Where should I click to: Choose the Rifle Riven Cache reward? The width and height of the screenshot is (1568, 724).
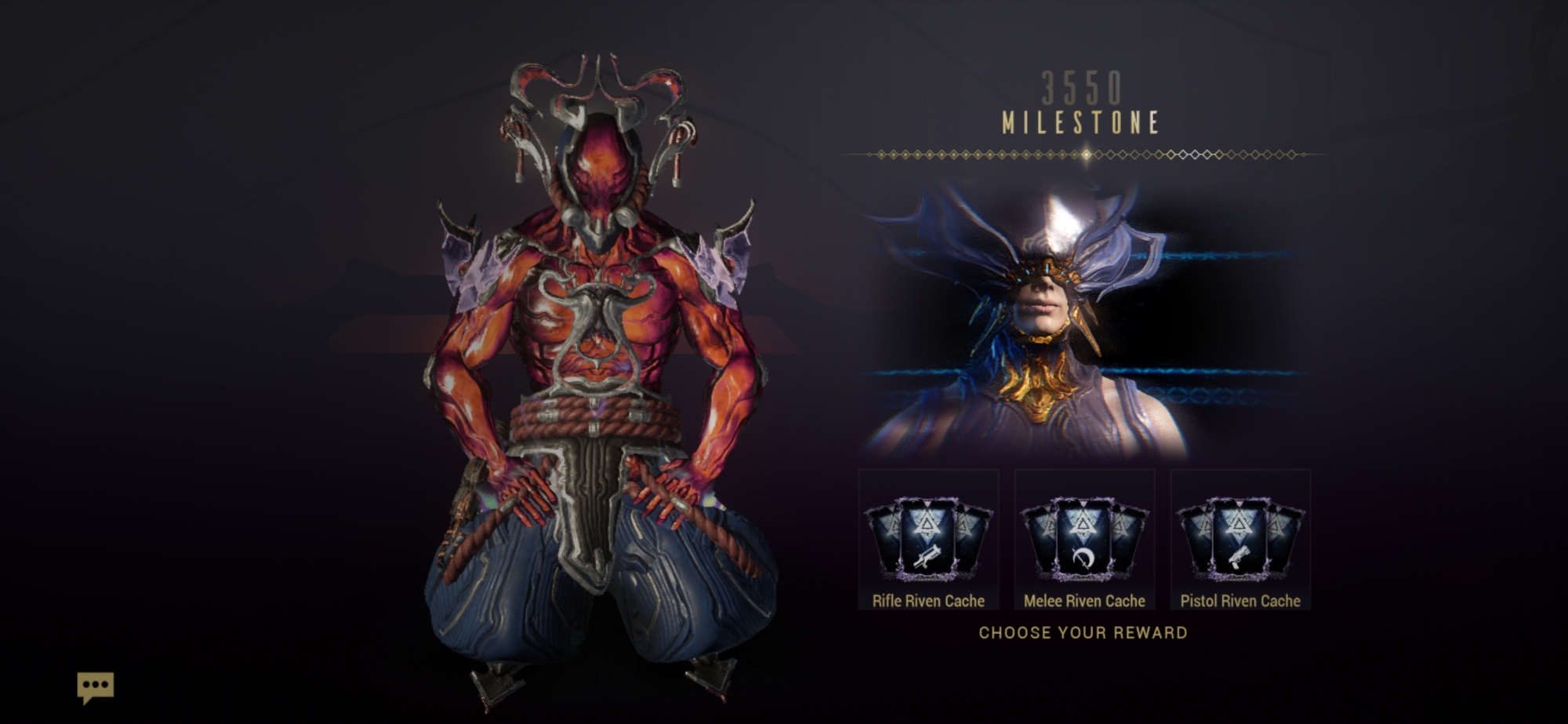pyautogui.click(x=928, y=540)
